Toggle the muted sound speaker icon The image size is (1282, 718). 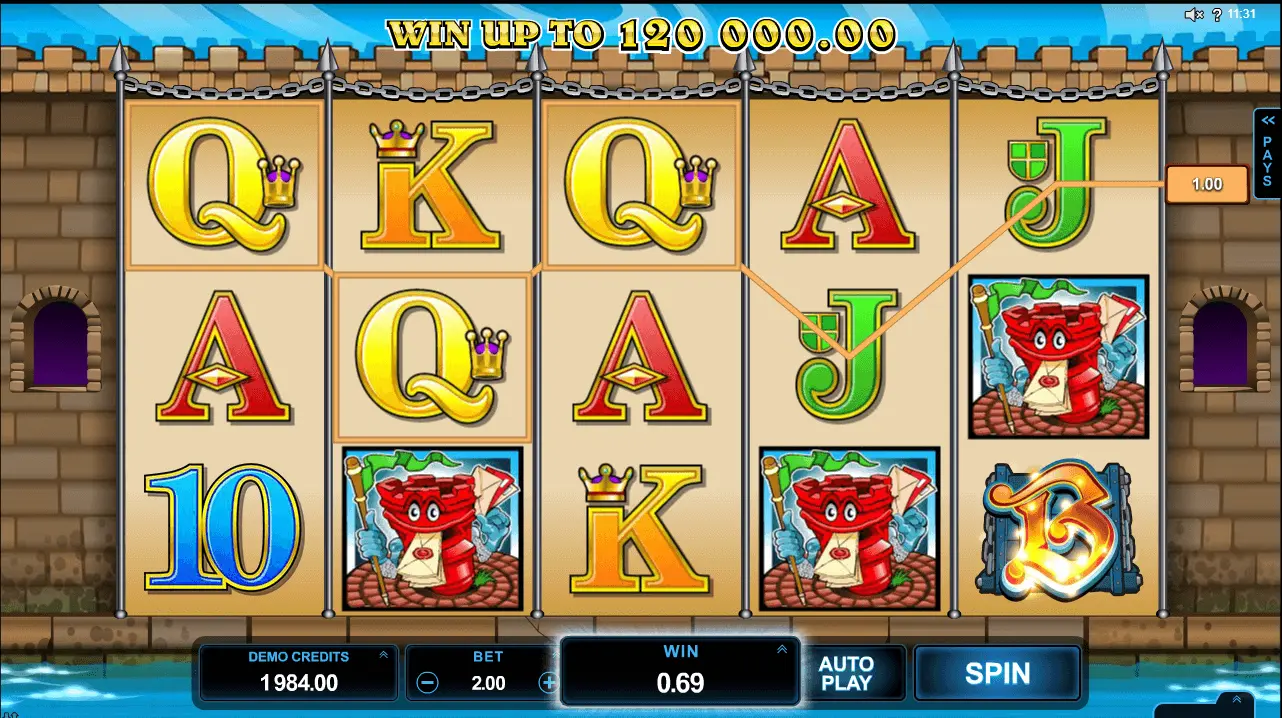pyautogui.click(x=1194, y=14)
